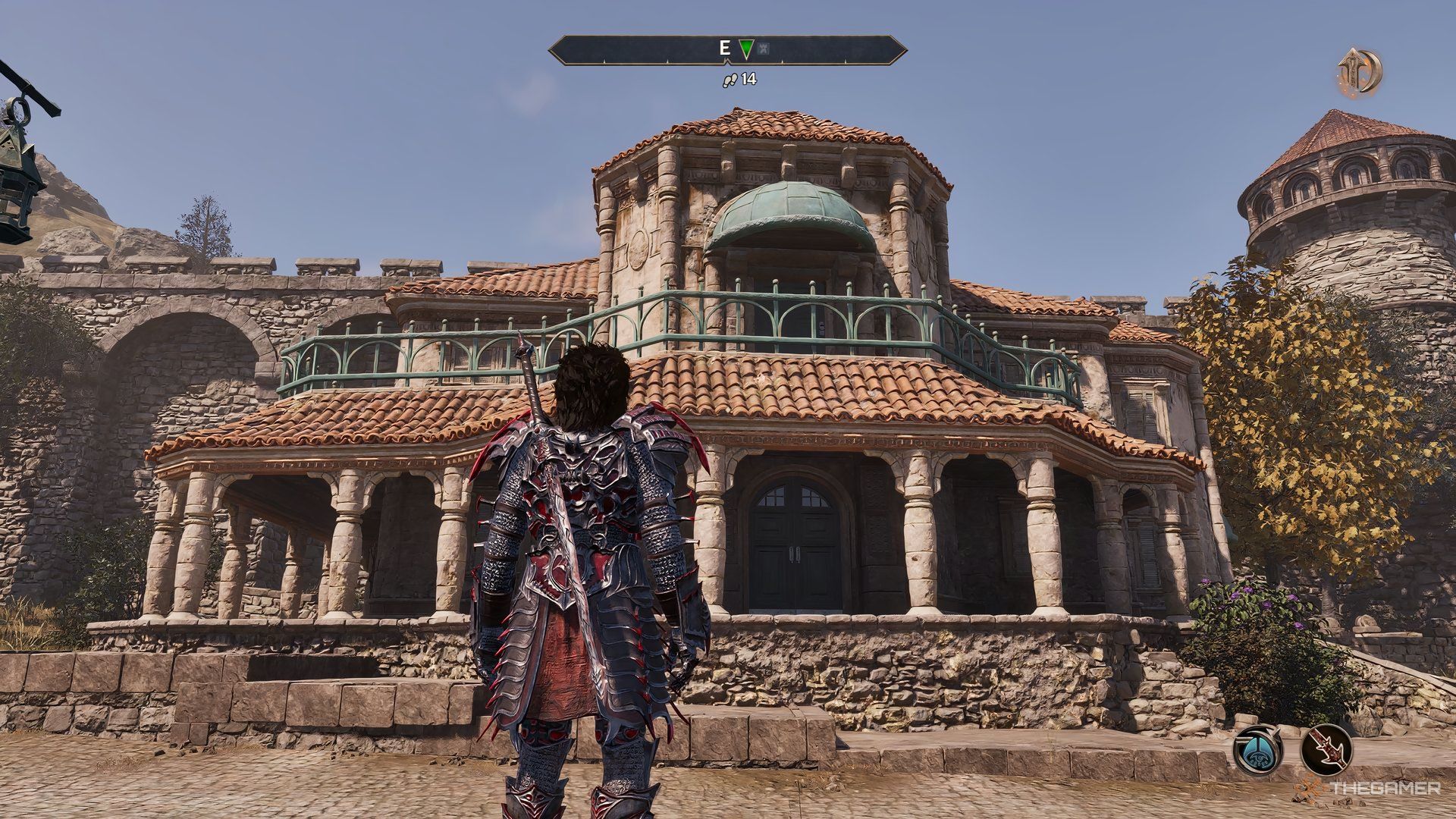Click the faded location marker on compass

tap(763, 50)
